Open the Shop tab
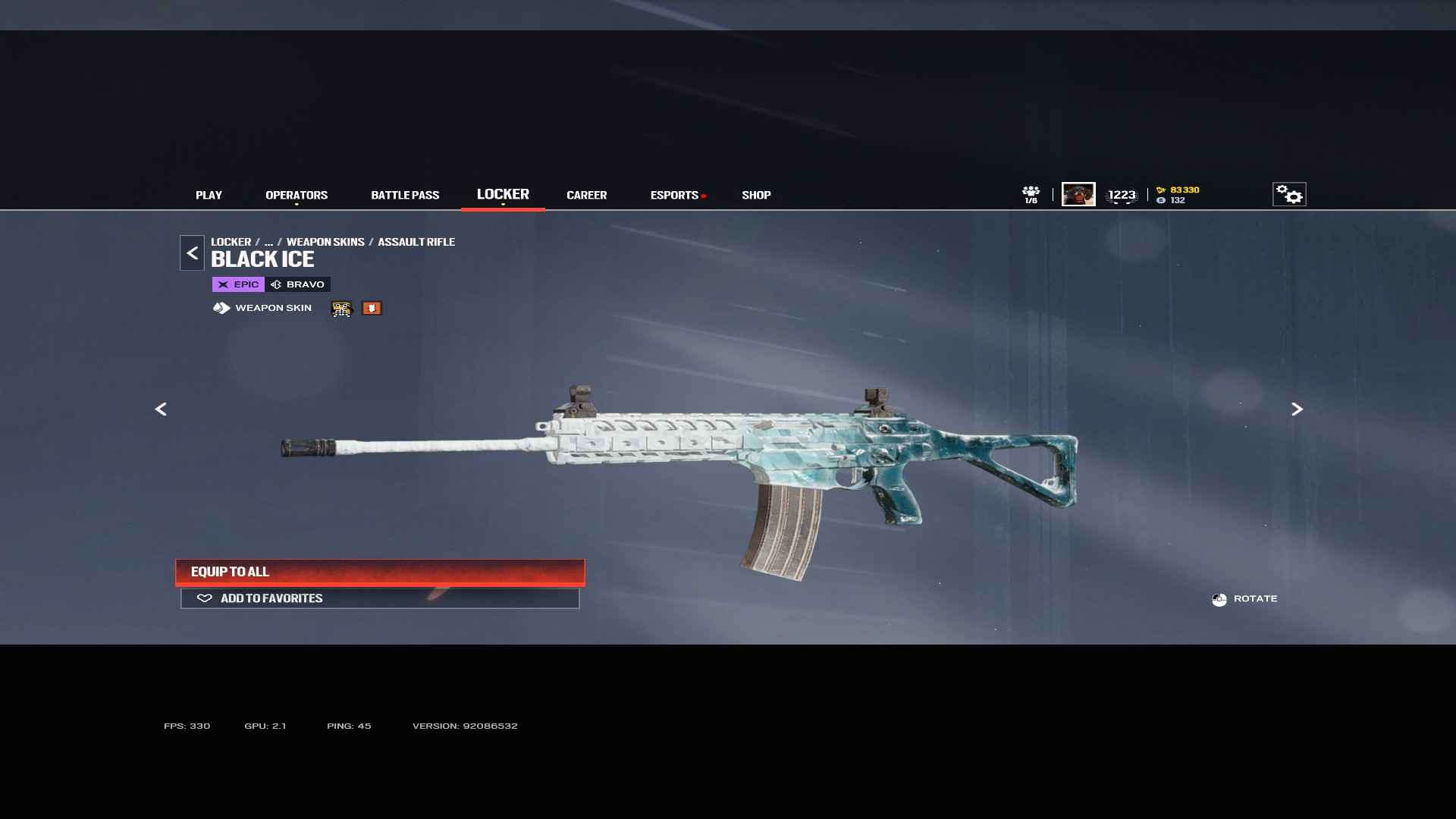Viewport: 1456px width, 819px height. coord(756,195)
